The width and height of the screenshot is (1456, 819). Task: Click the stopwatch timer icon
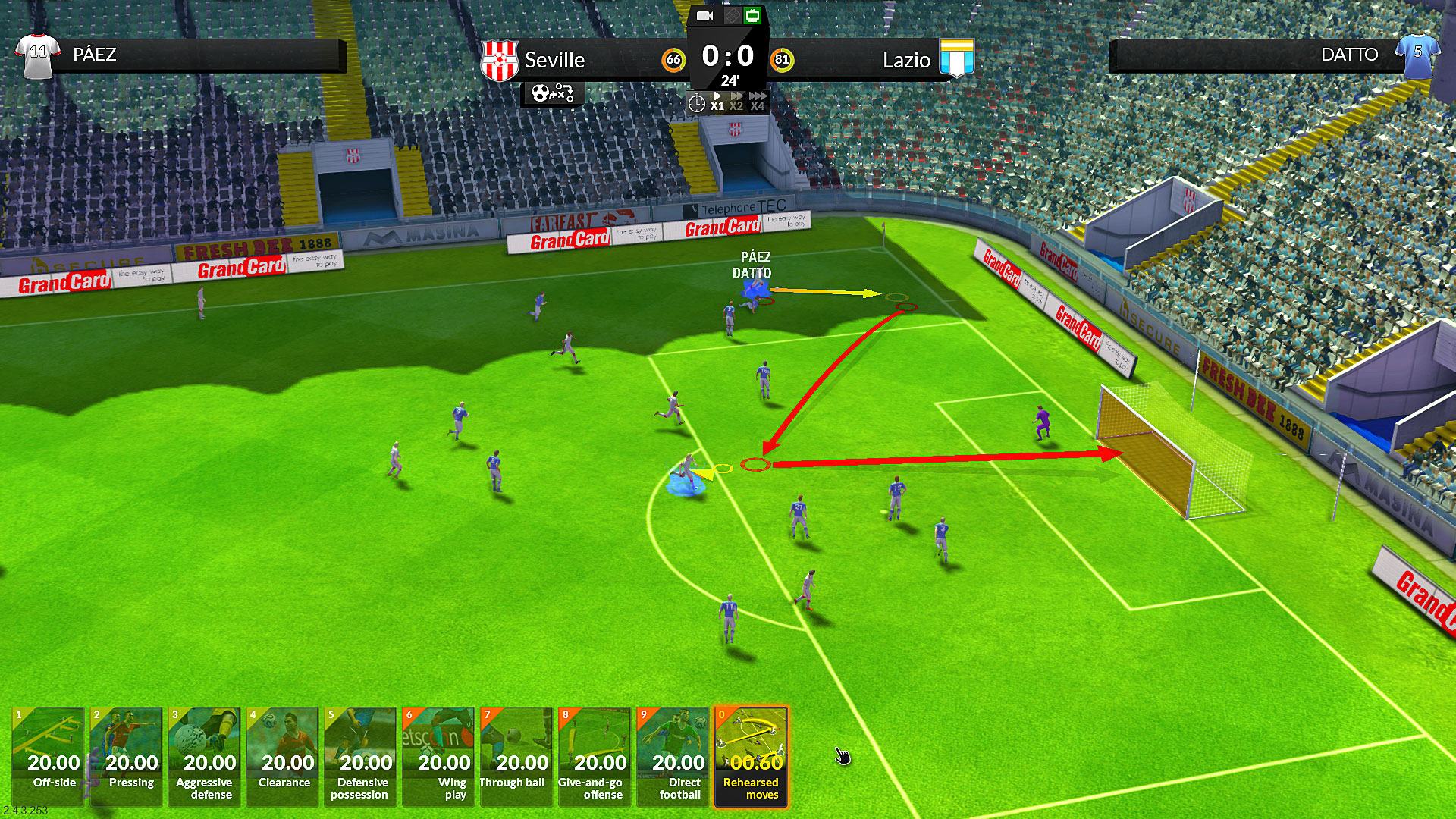click(696, 103)
